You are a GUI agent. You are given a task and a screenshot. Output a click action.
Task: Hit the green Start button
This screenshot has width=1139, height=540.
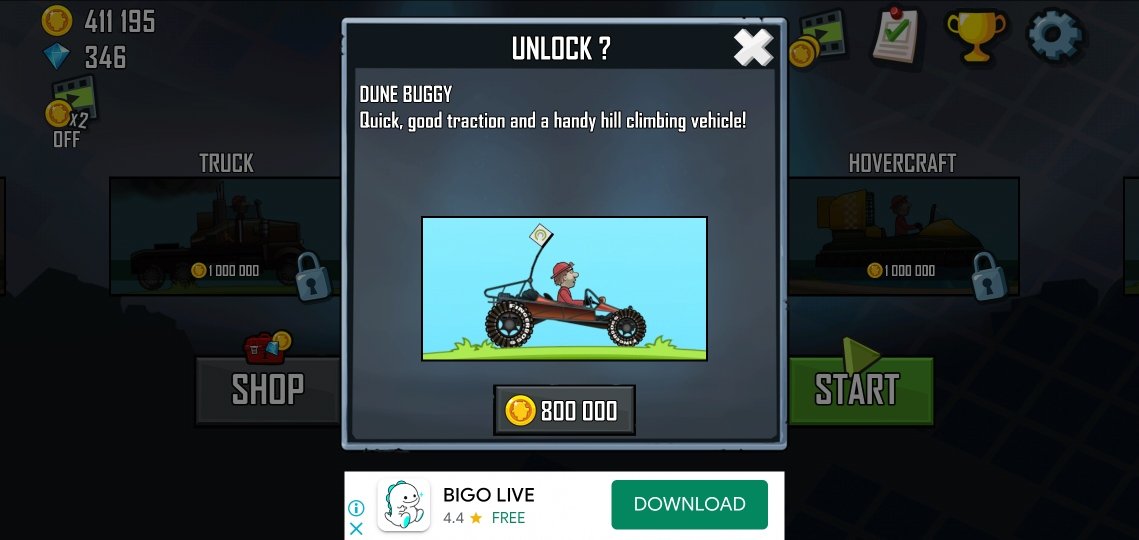pos(860,389)
